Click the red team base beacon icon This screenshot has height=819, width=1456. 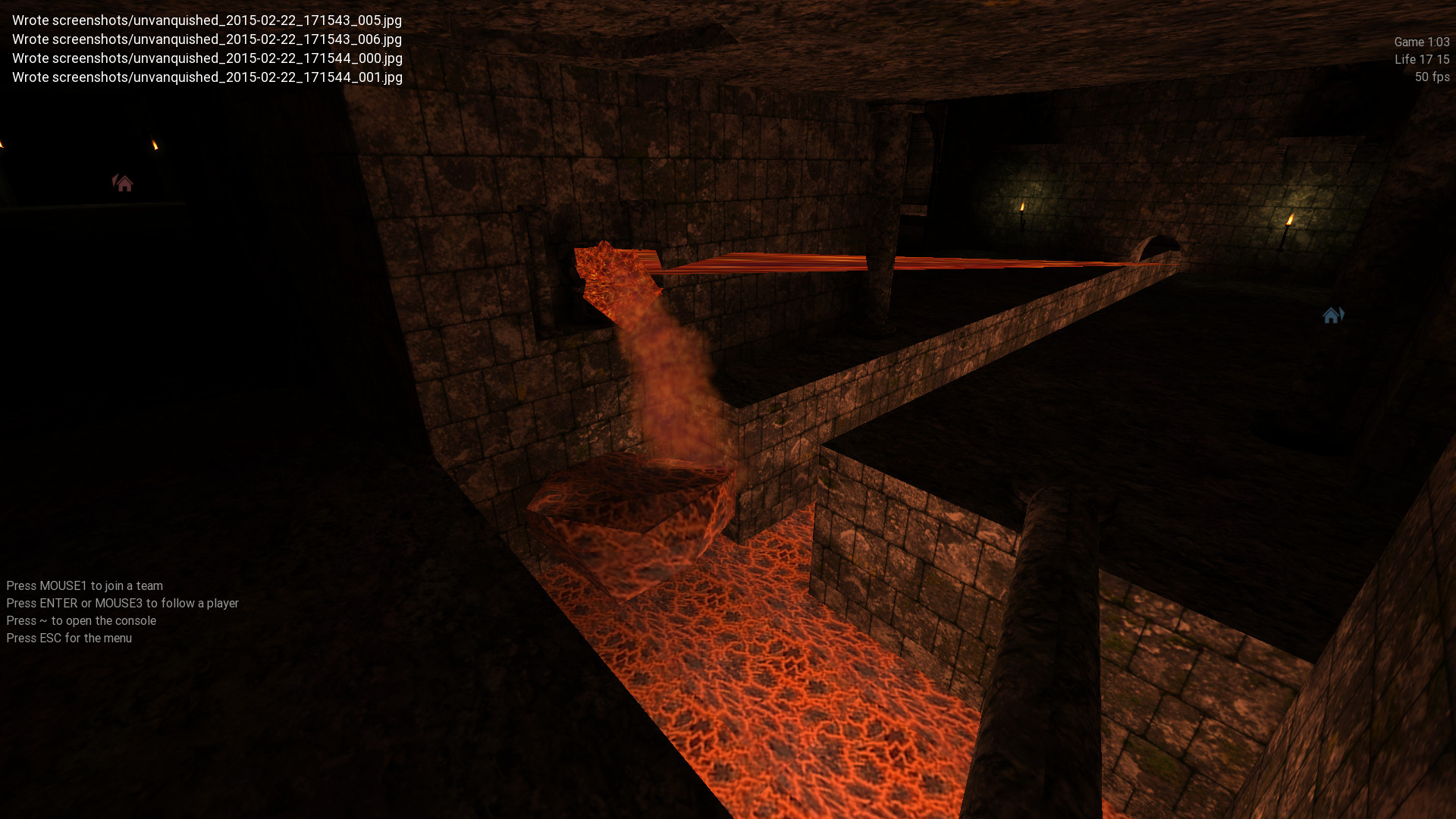click(123, 183)
